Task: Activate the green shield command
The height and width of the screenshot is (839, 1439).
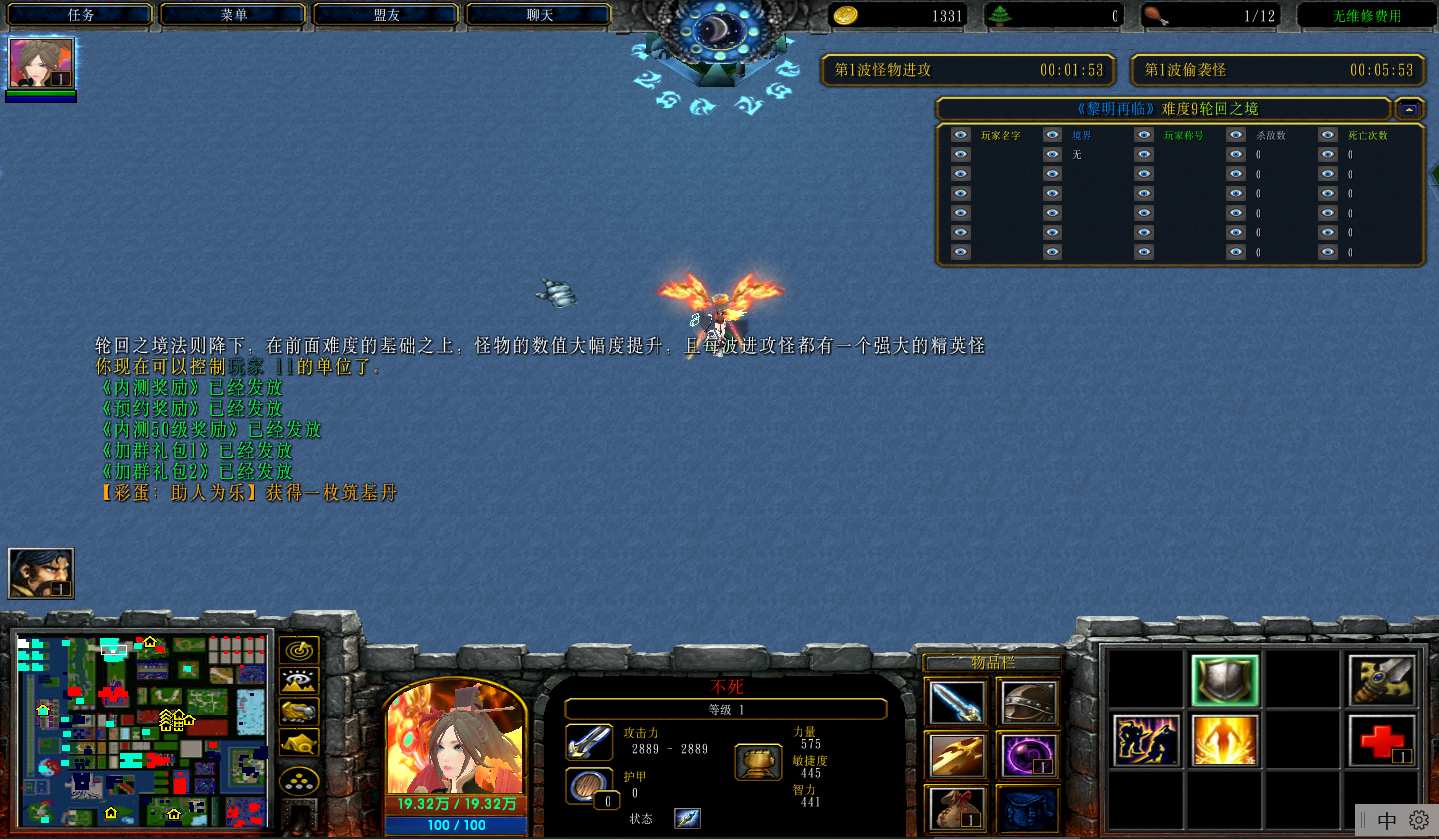Action: tap(1225, 681)
